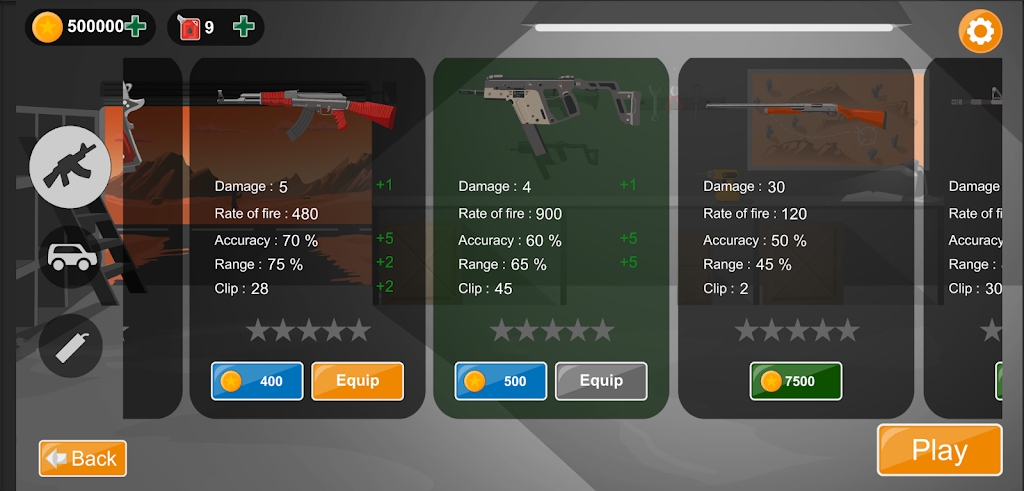Start the game with Play
This screenshot has height=491, width=1024.
coord(939,450)
